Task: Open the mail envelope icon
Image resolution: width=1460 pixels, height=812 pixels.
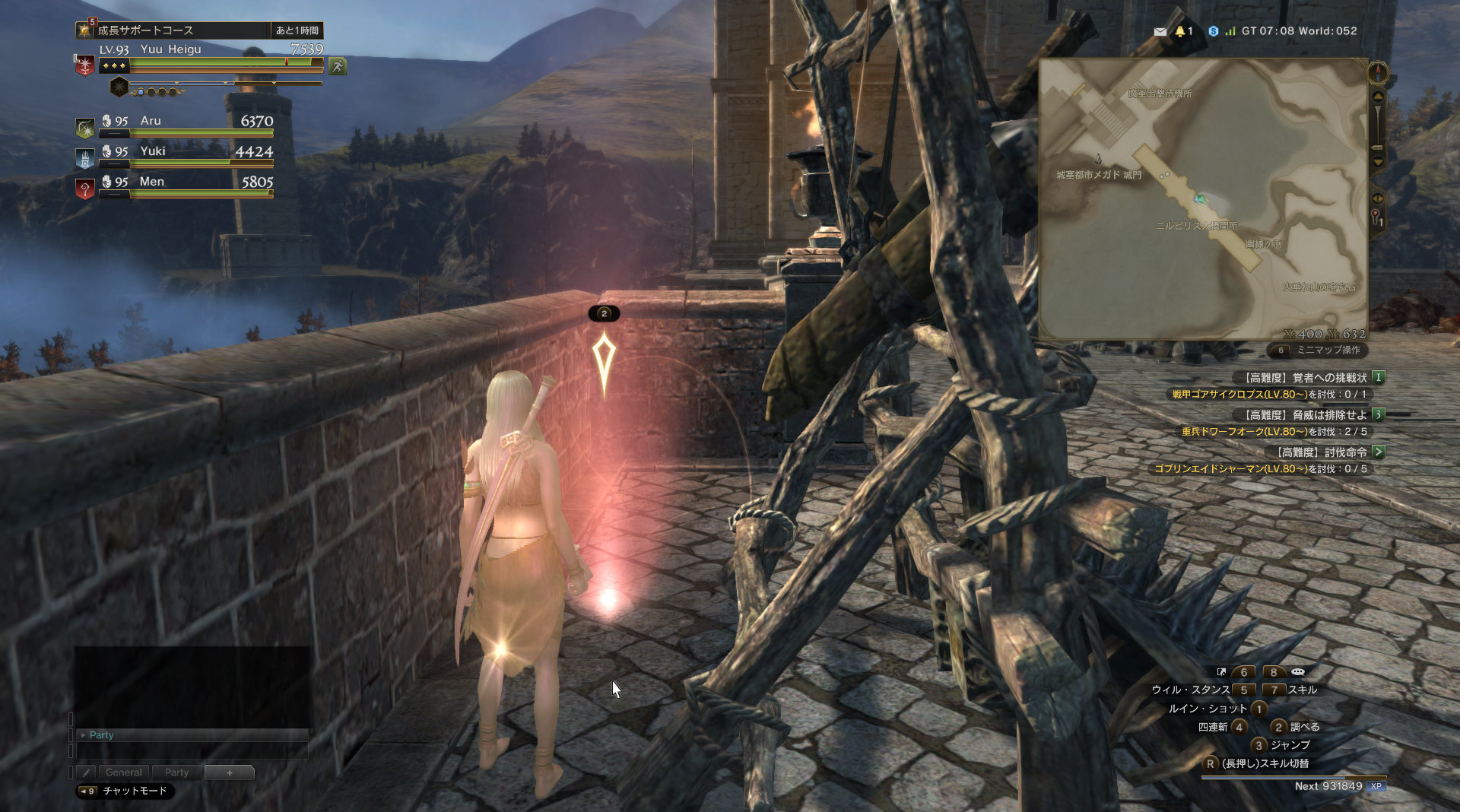Action: tap(1160, 31)
